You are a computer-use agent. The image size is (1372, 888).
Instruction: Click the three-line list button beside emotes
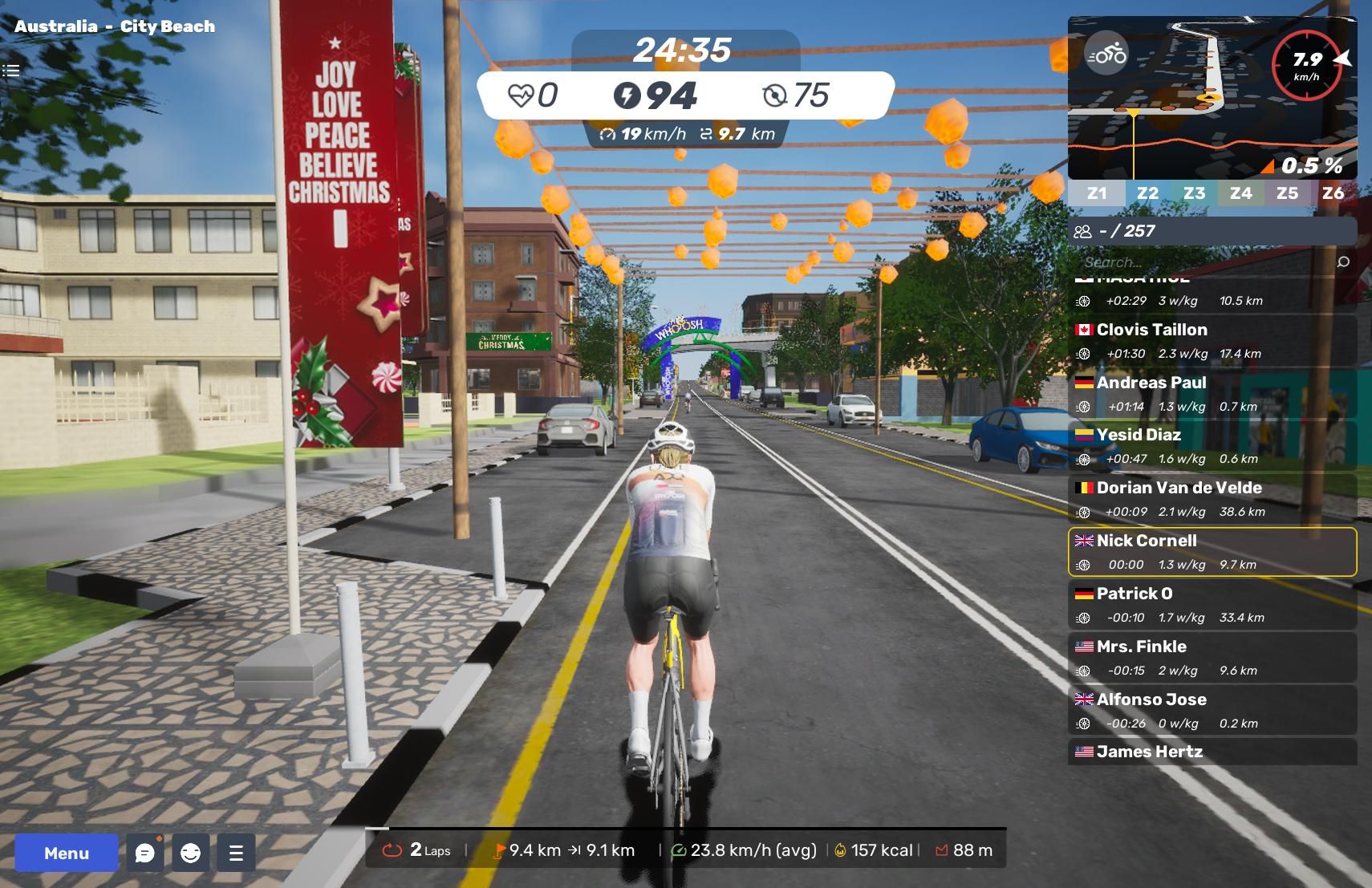pos(236,853)
